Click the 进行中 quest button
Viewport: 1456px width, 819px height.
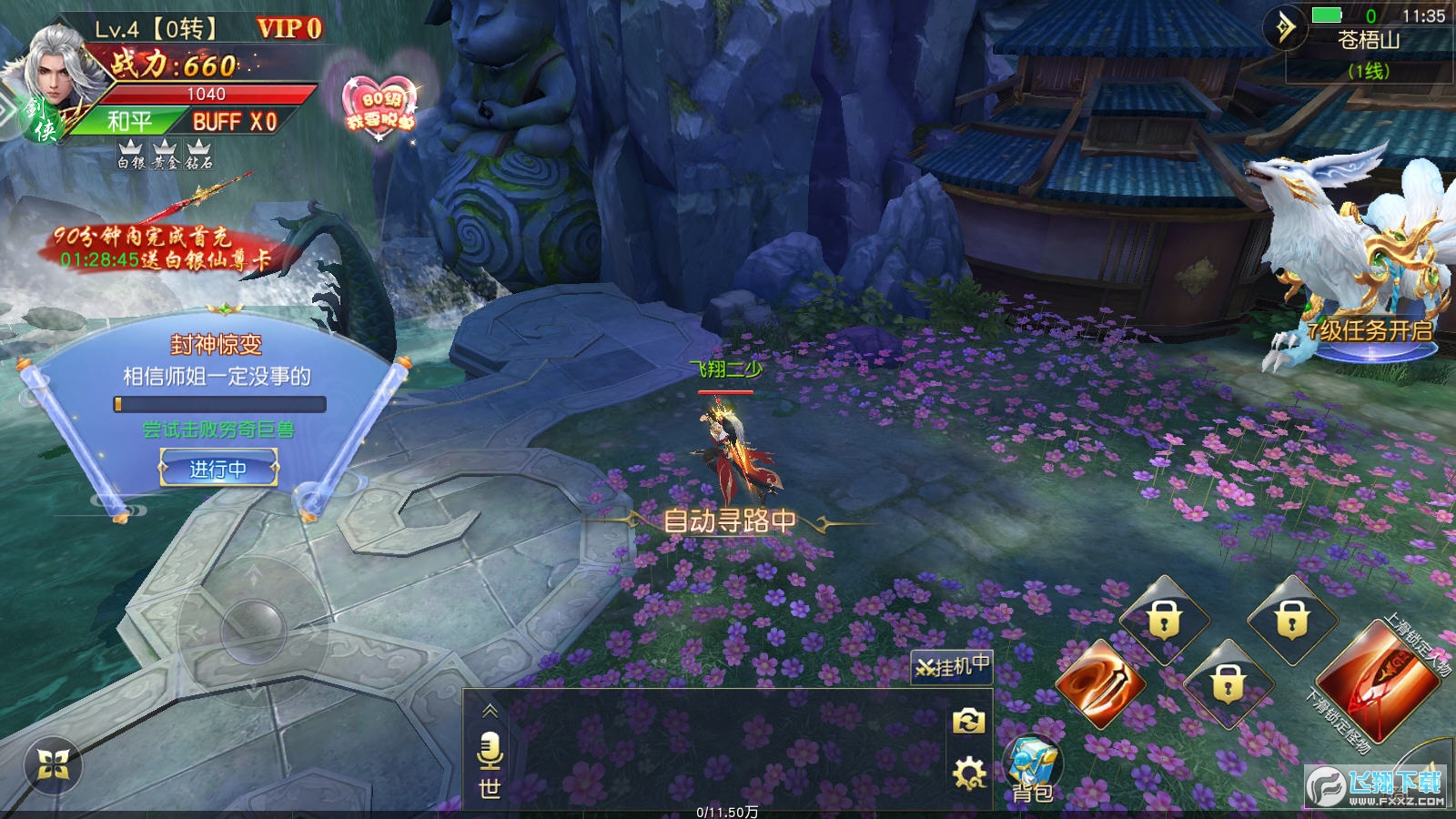[x=218, y=469]
